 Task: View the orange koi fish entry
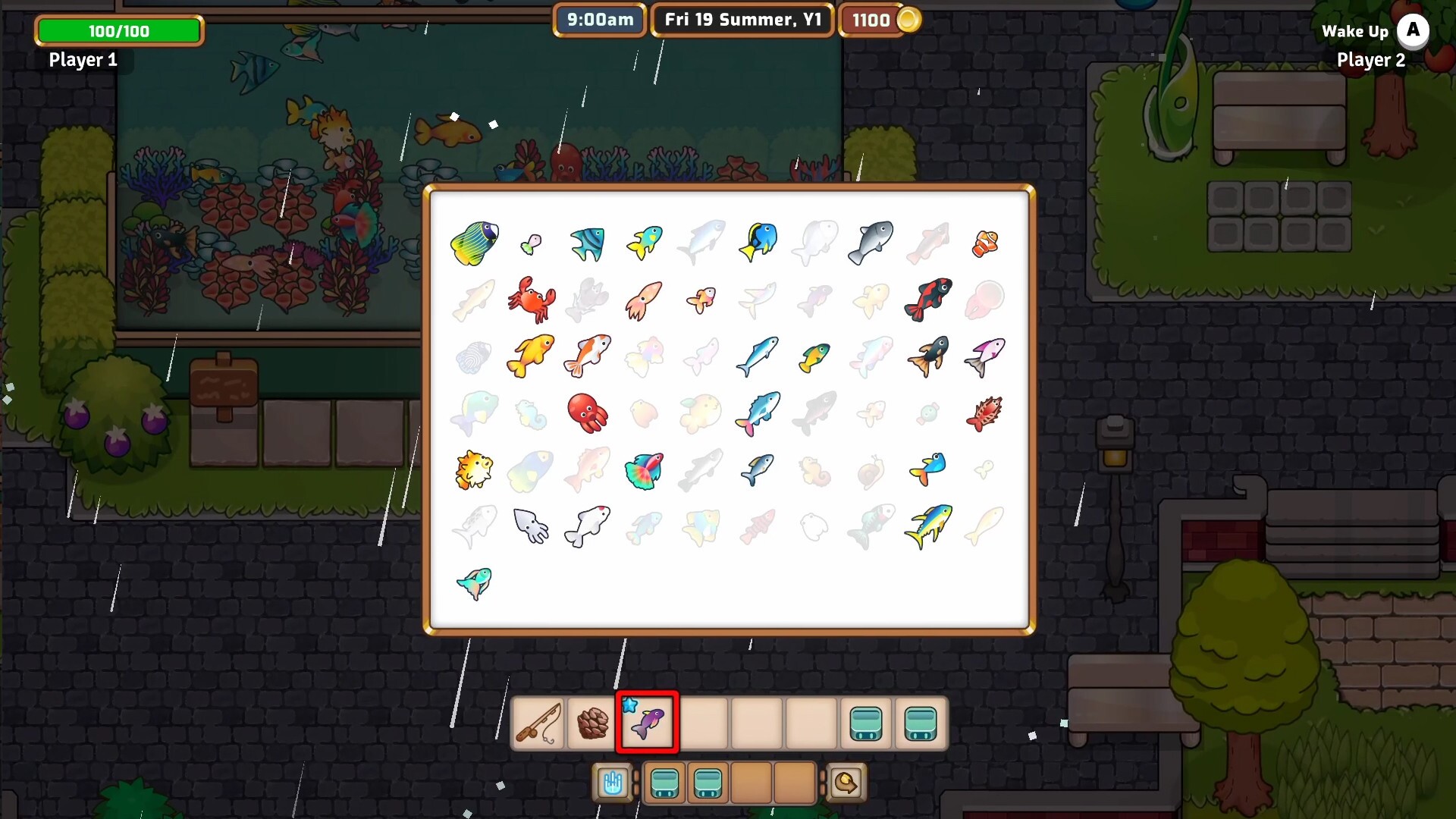(x=588, y=356)
